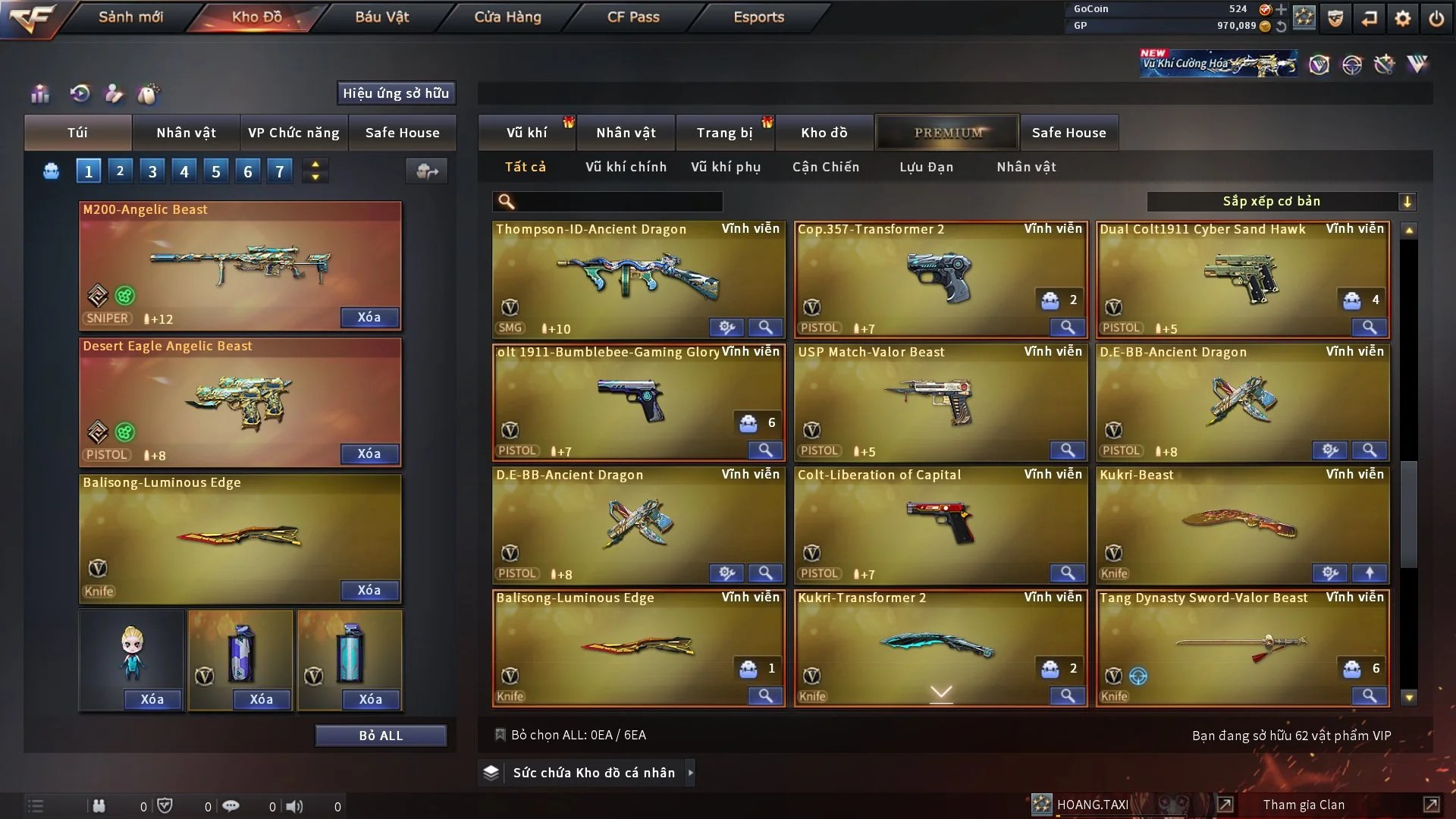Remove M200-Angelic Beast with Xóa

[369, 318]
